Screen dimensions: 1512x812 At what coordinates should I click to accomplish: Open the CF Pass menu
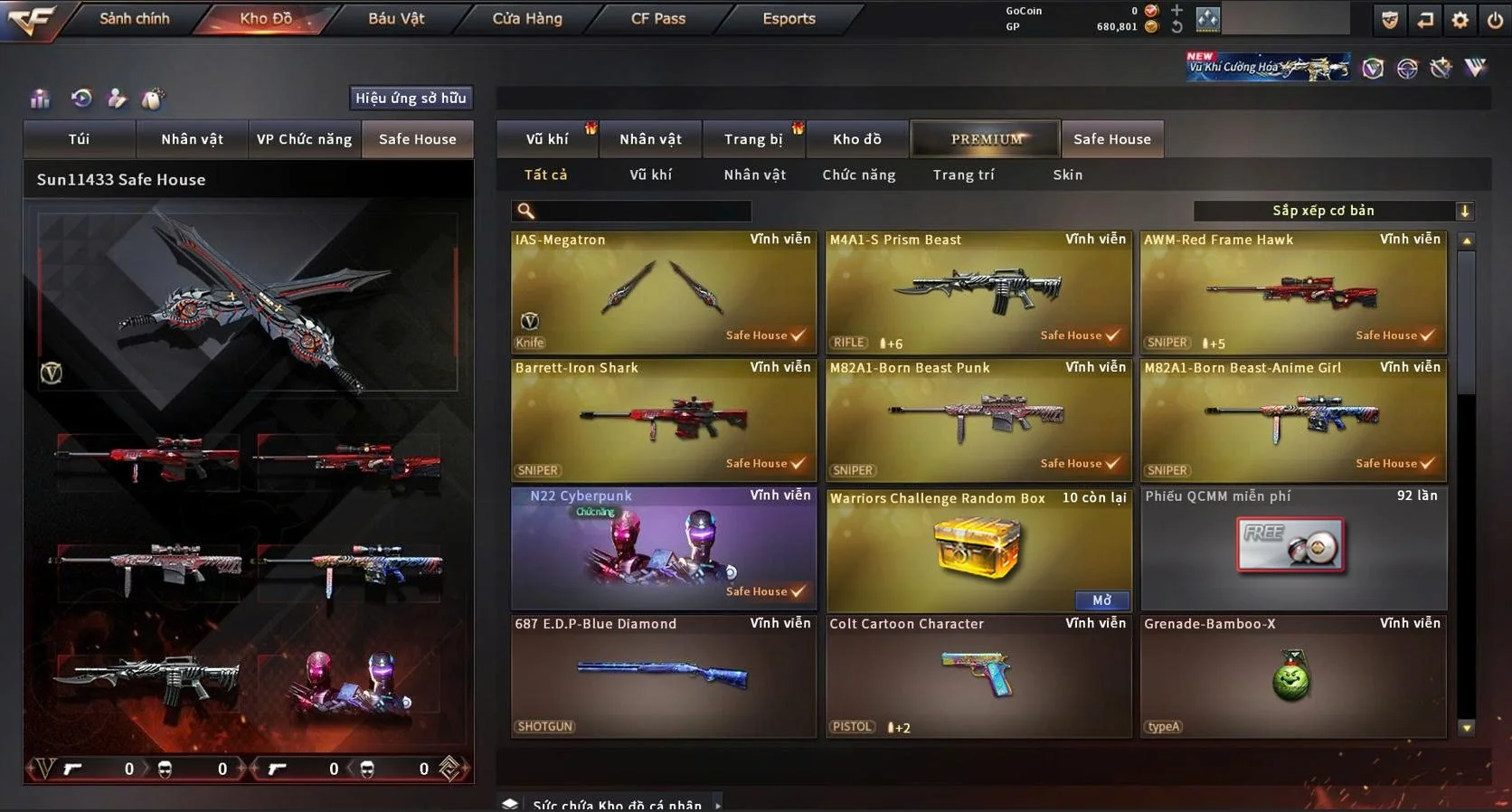click(x=658, y=19)
